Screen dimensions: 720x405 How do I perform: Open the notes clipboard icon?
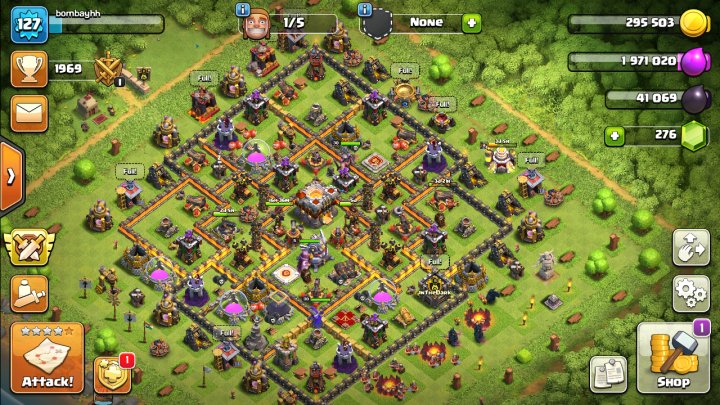pyautogui.click(x=608, y=372)
